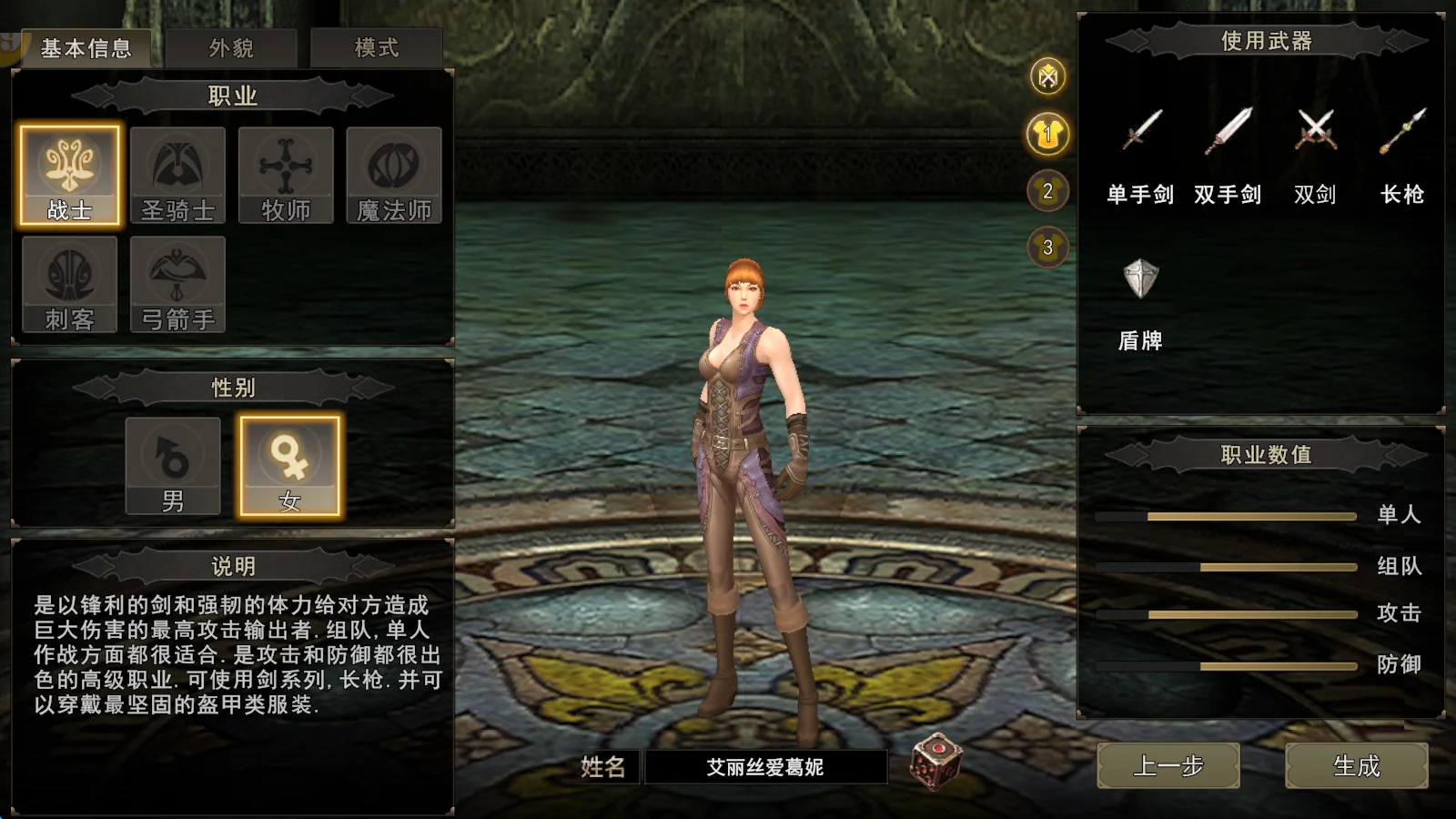Select armor preview number 1
Image resolution: width=1456 pixels, height=819 pixels.
(1048, 134)
